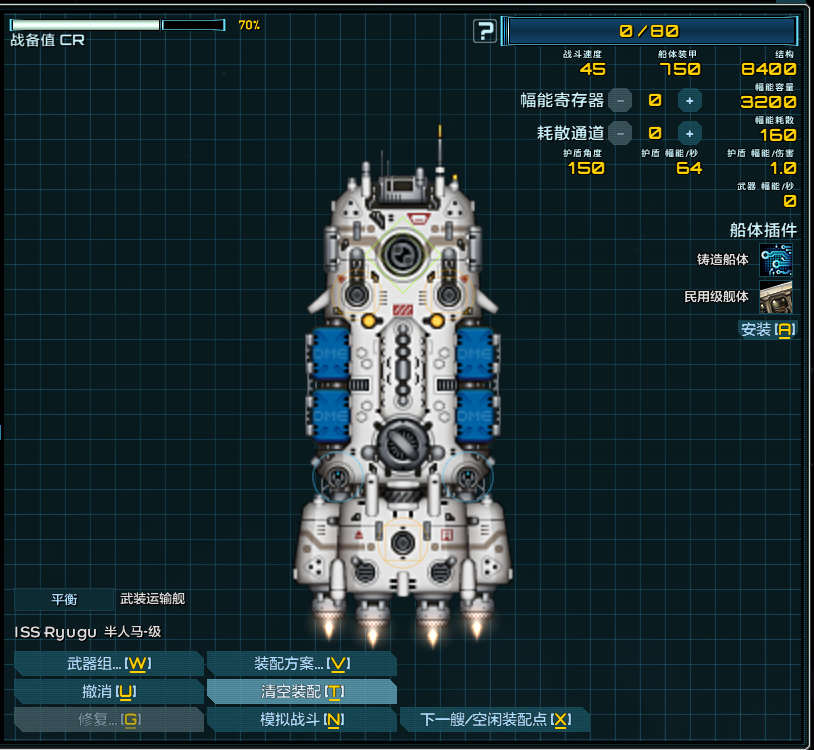Open the question mark help button
This screenshot has height=750, width=814.
click(x=485, y=31)
